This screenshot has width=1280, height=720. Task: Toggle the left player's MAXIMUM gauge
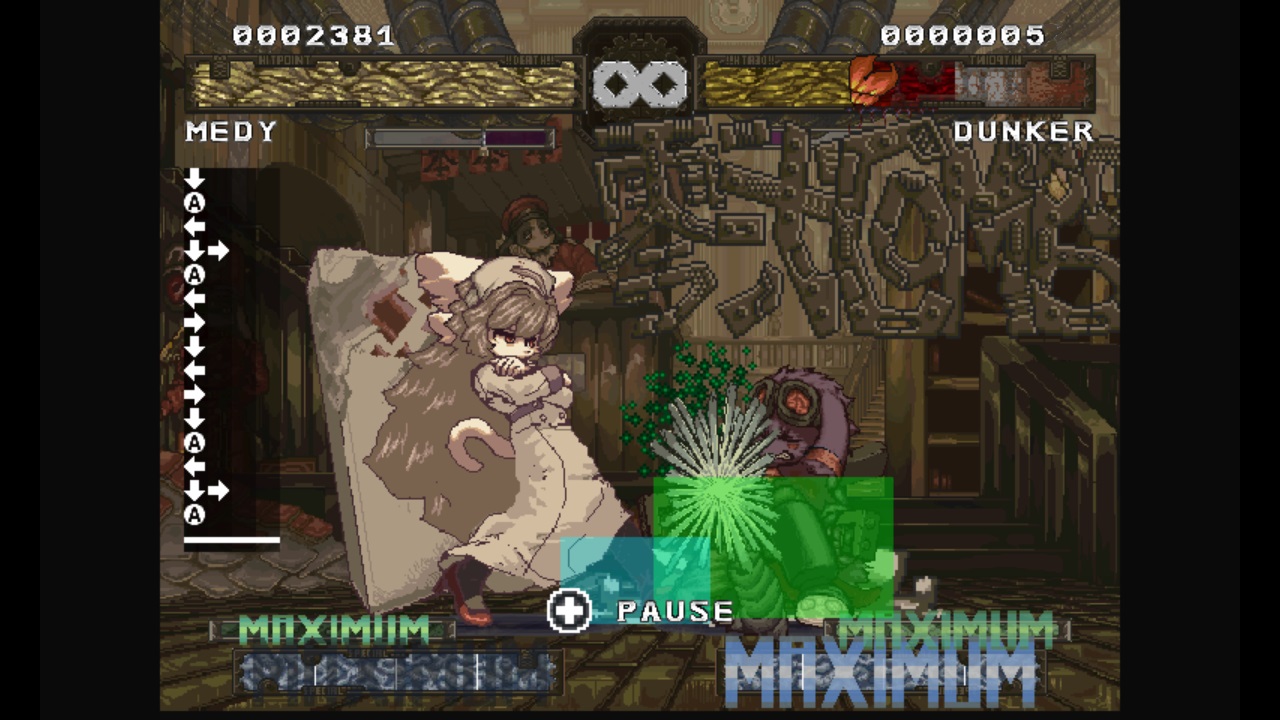coord(335,628)
